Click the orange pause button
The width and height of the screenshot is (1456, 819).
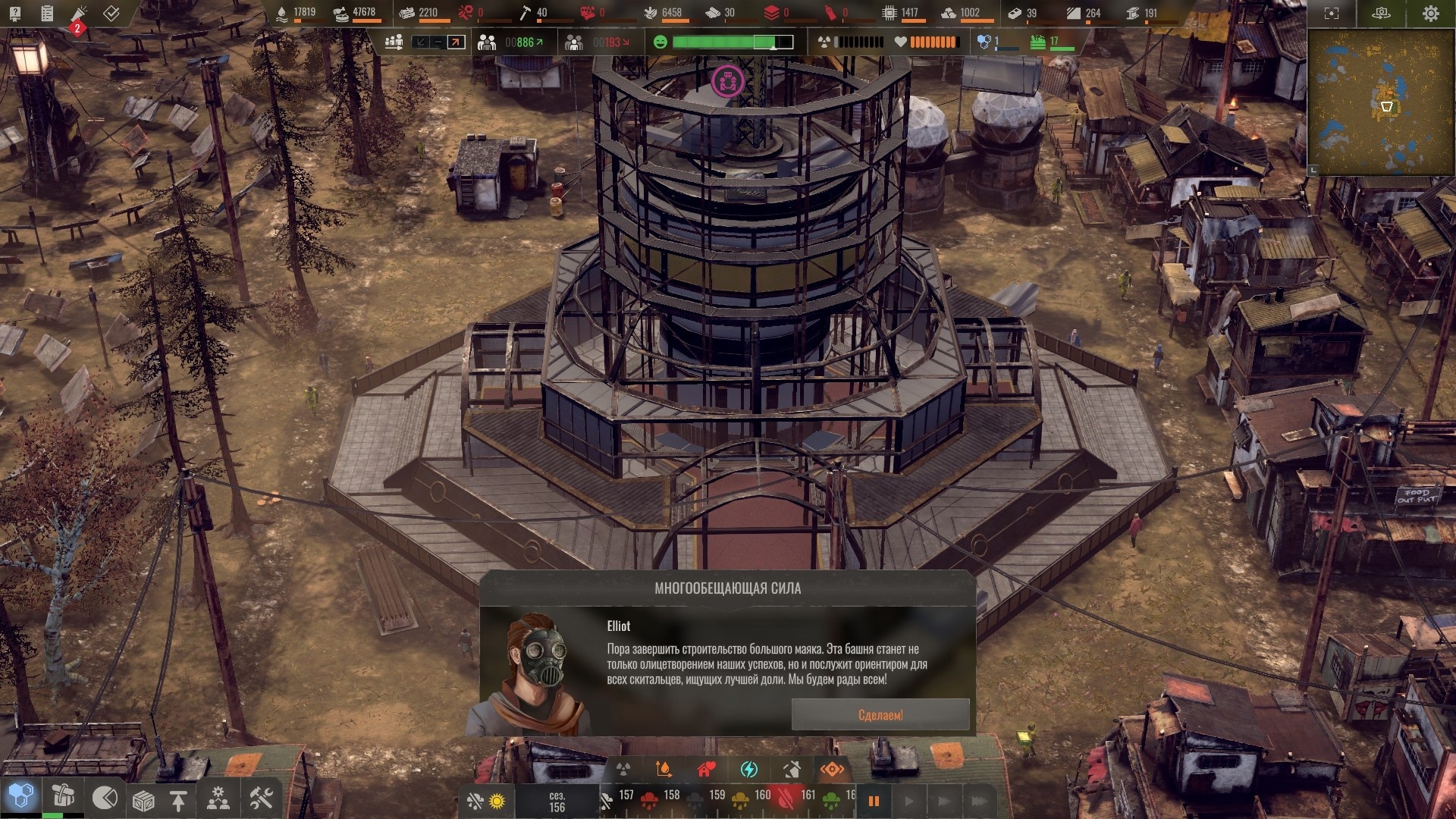point(874,801)
